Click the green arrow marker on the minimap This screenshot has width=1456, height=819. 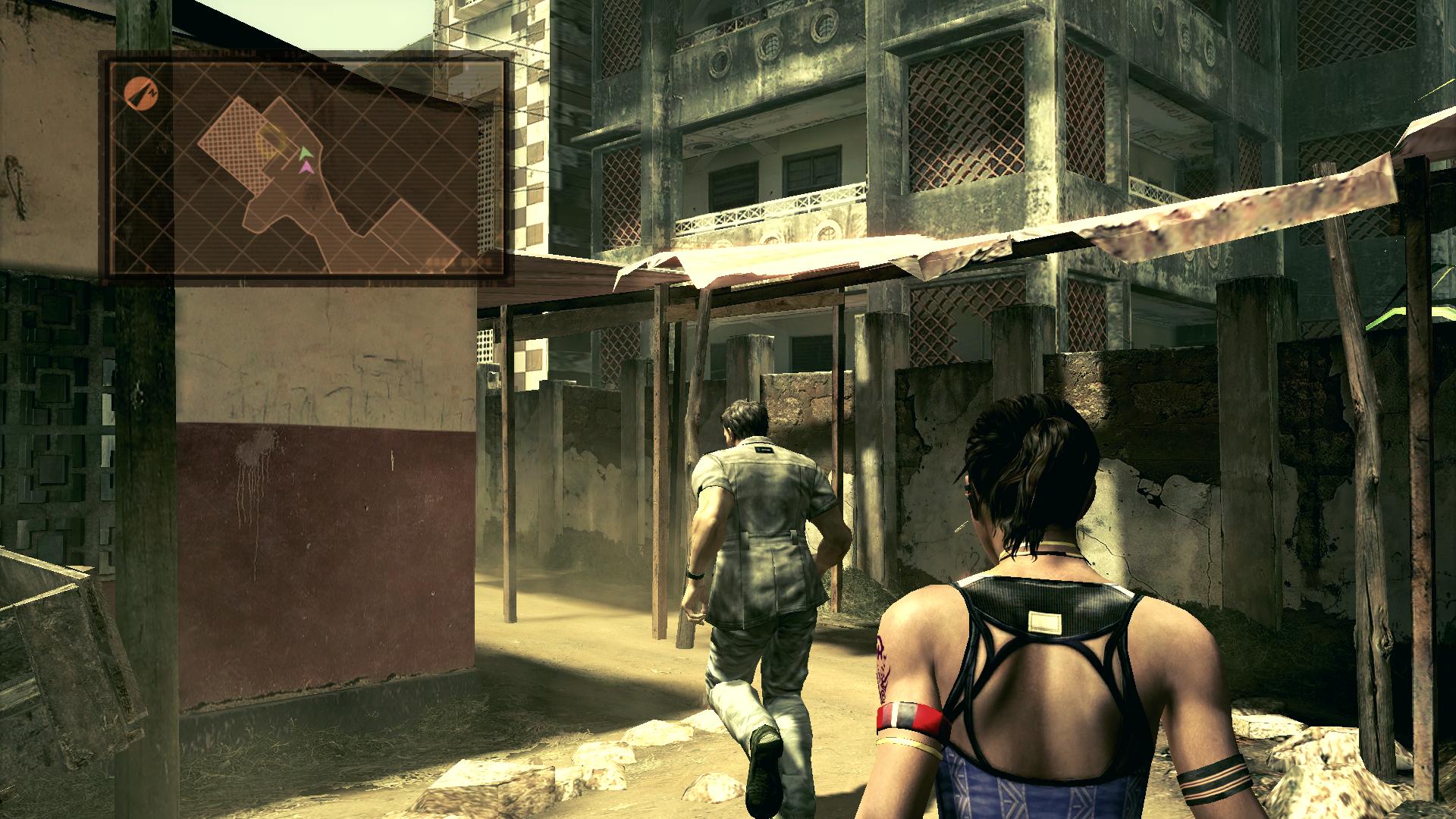tap(304, 153)
